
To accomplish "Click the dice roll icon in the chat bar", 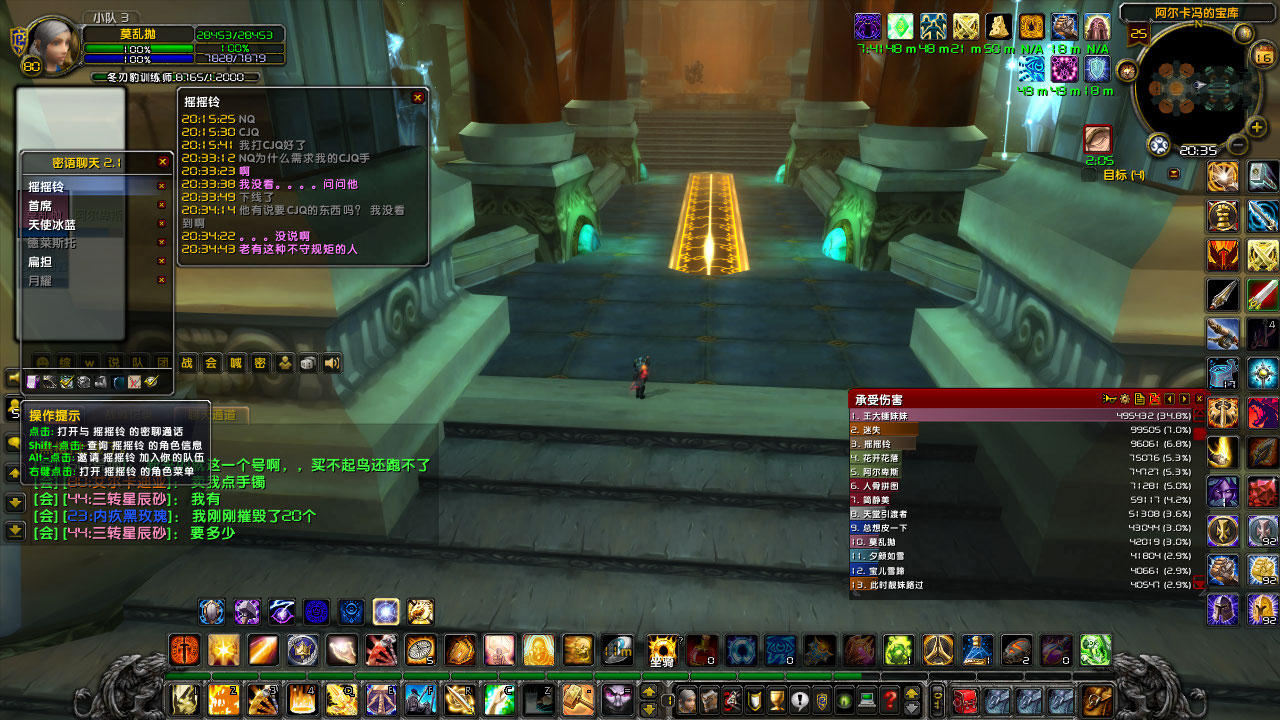I will [x=308, y=362].
